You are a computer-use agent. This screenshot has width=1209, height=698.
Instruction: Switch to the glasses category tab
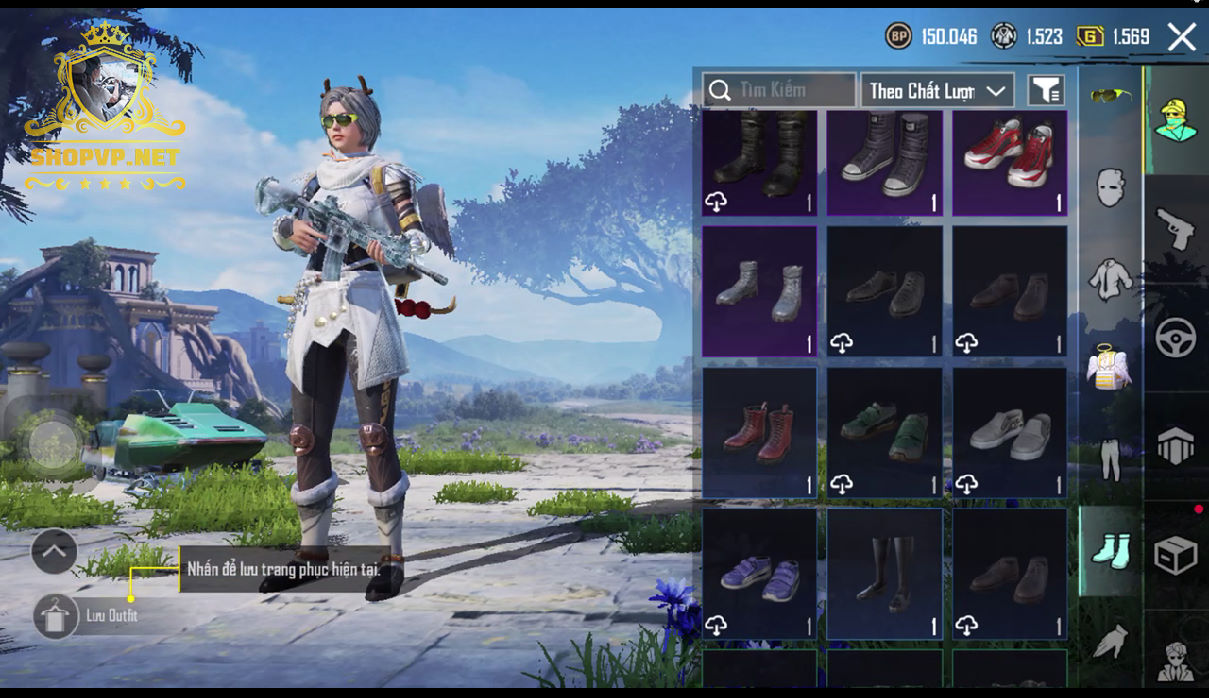1110,96
